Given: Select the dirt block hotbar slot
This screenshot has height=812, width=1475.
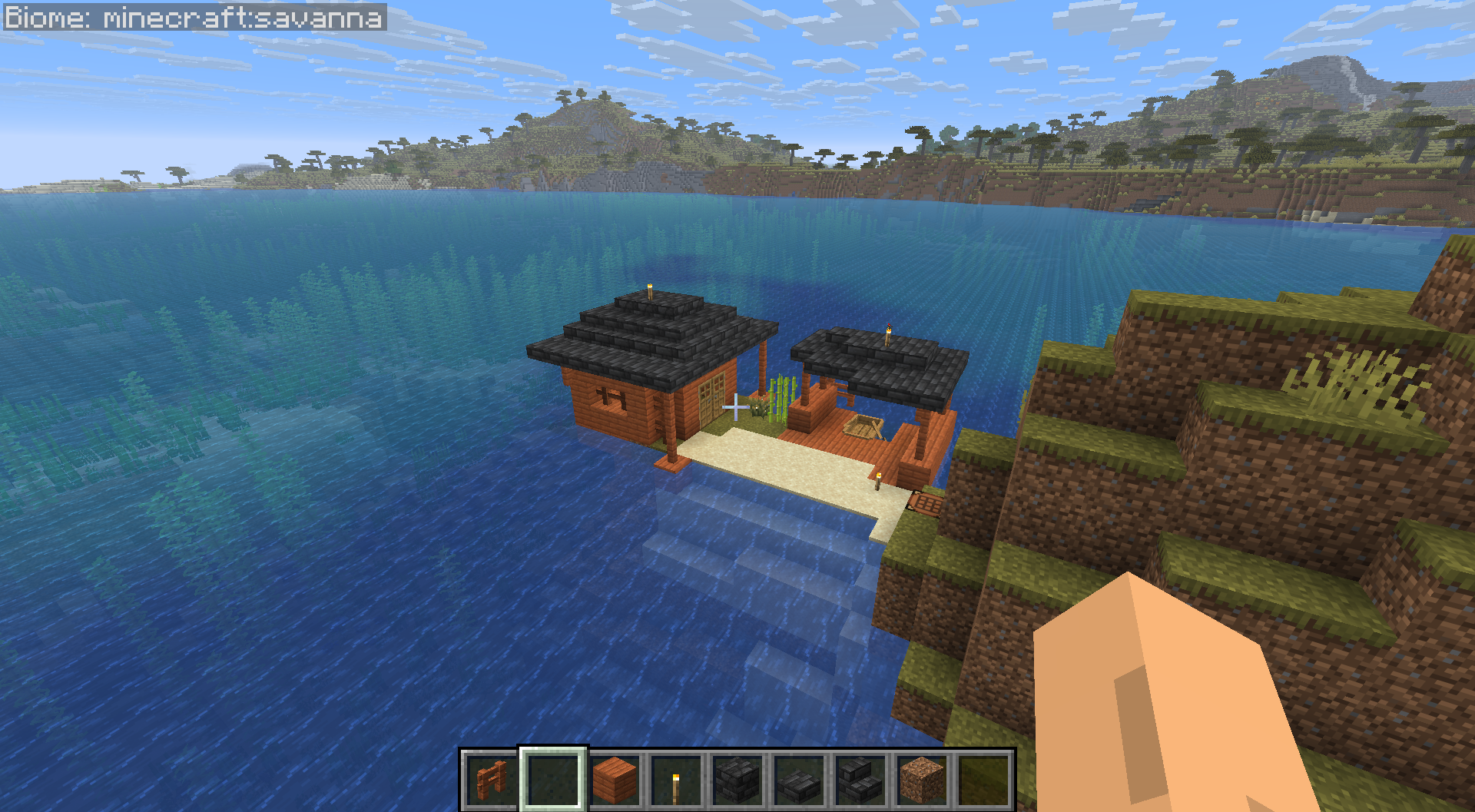Looking at the screenshot, I should 922,780.
